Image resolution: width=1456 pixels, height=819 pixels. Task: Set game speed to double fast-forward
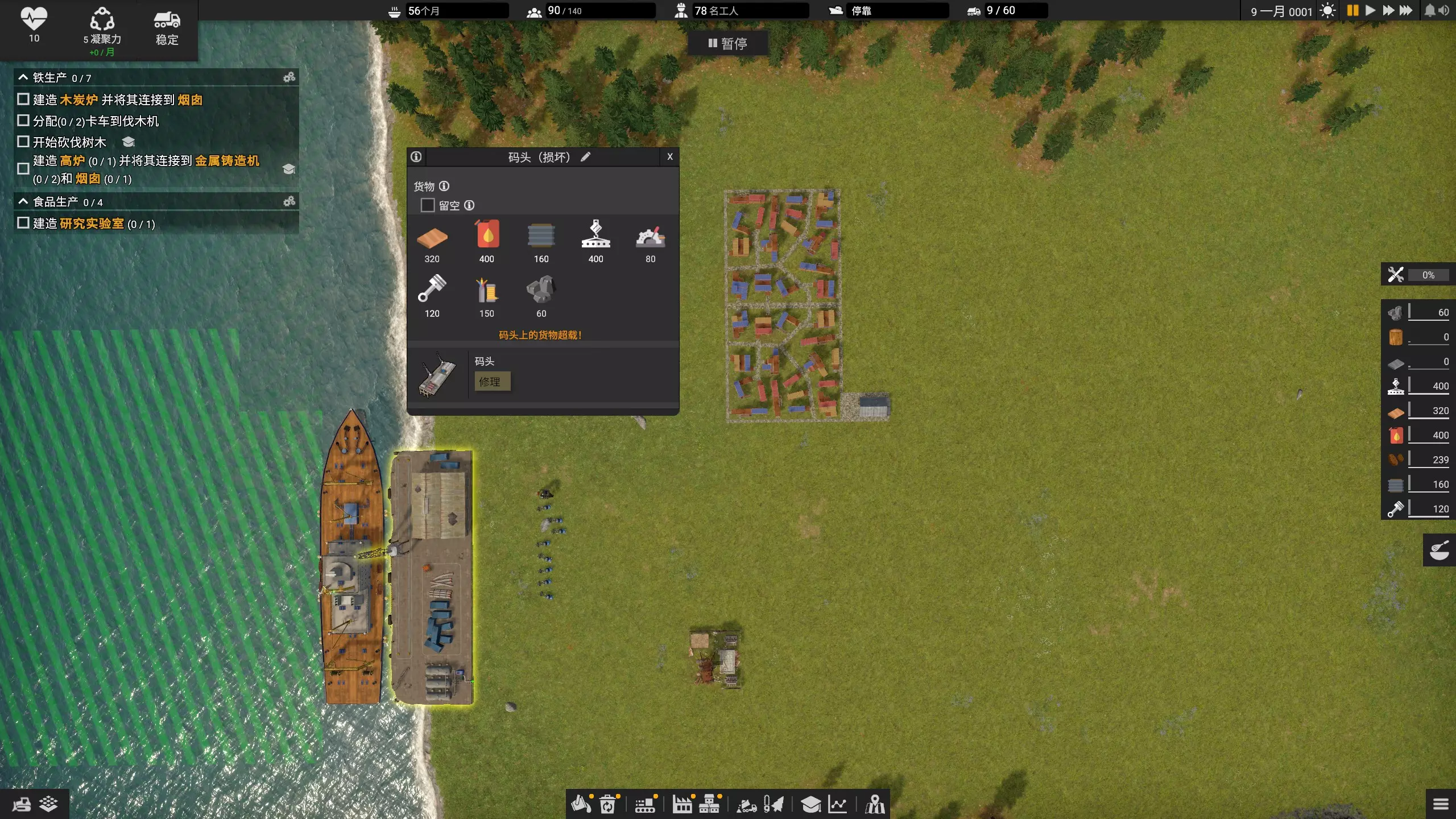[x=1388, y=10]
